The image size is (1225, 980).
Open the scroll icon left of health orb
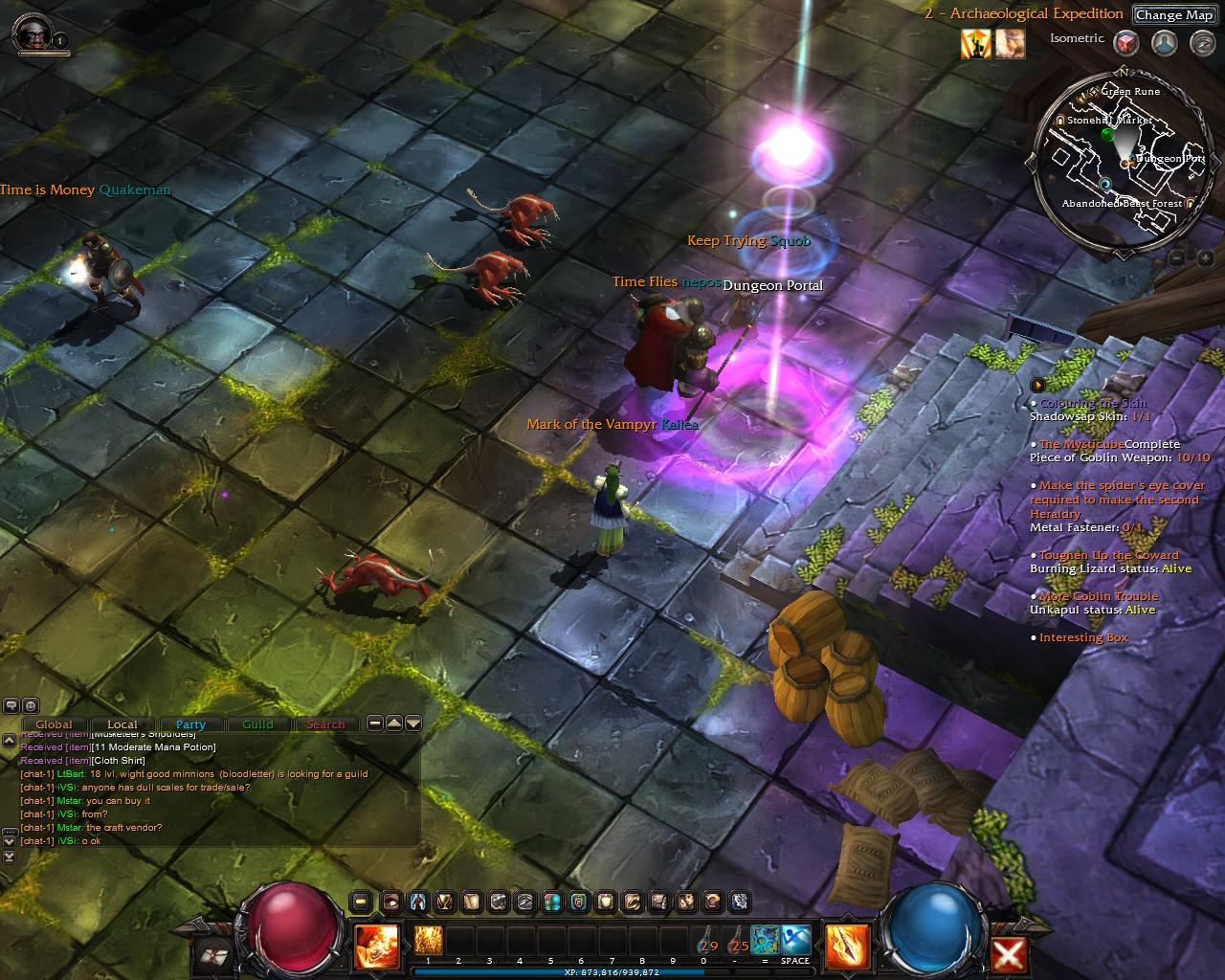point(212,953)
